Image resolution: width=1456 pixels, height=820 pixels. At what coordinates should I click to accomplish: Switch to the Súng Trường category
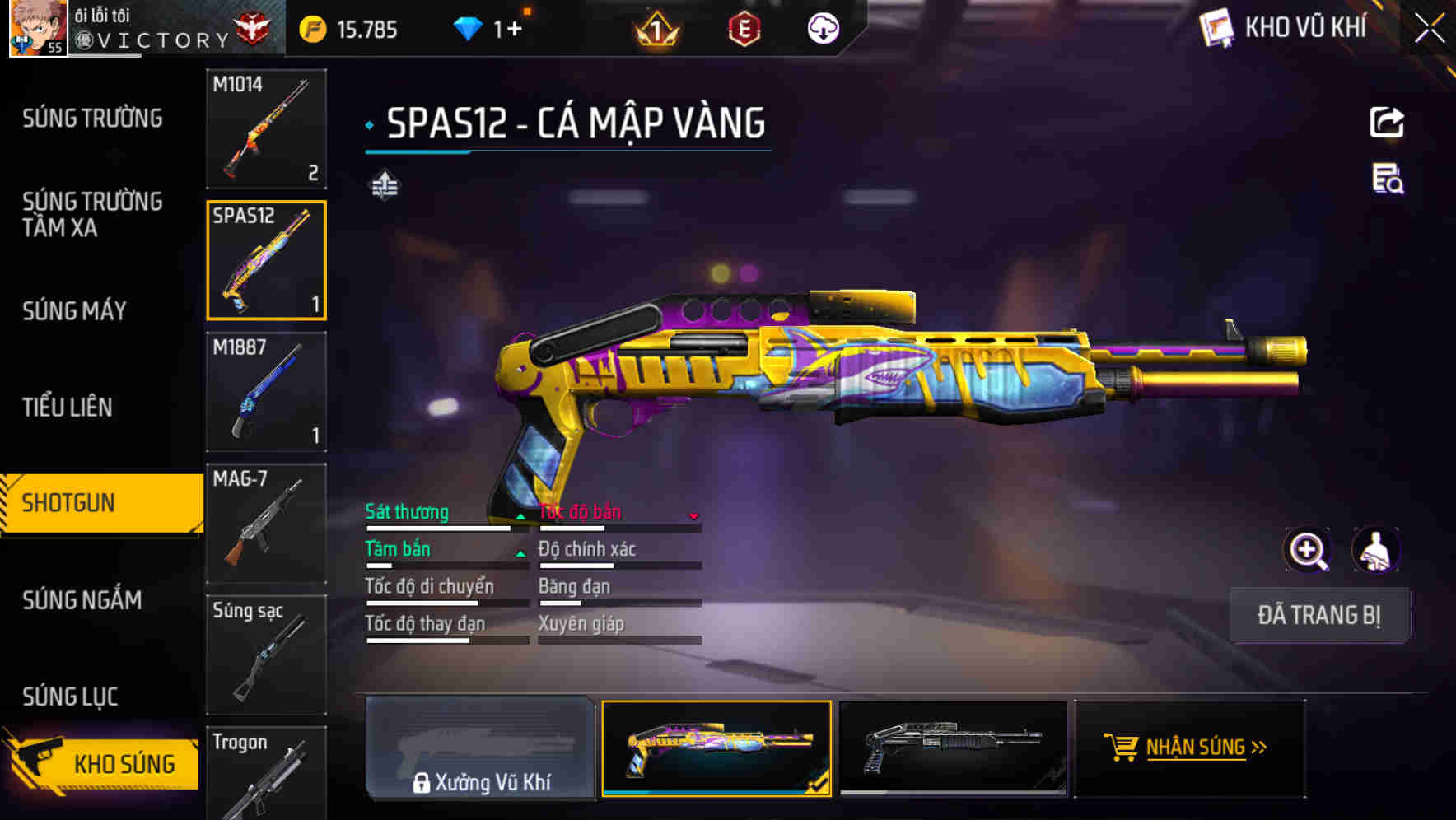click(92, 119)
